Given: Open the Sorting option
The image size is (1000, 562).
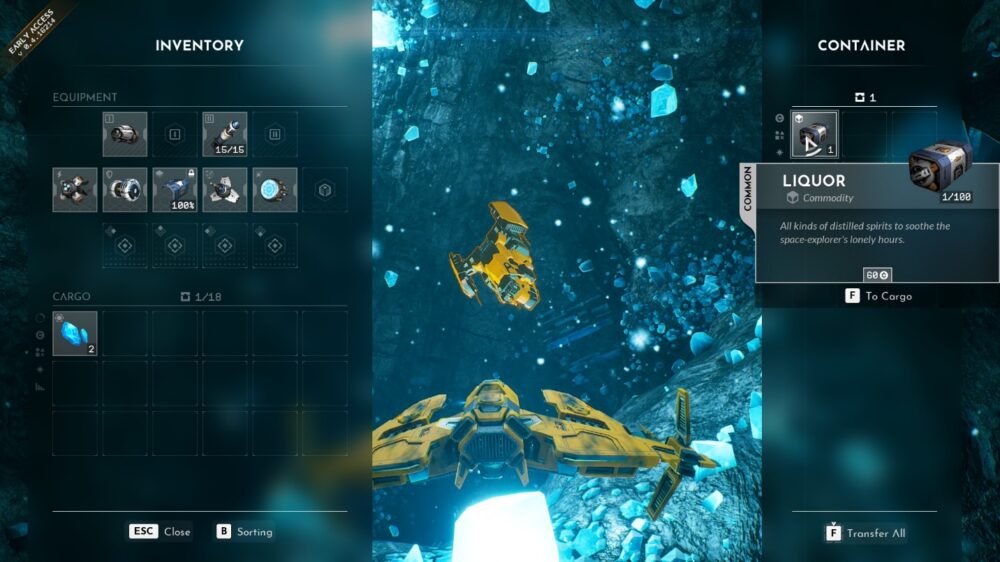Looking at the screenshot, I should tap(244, 532).
